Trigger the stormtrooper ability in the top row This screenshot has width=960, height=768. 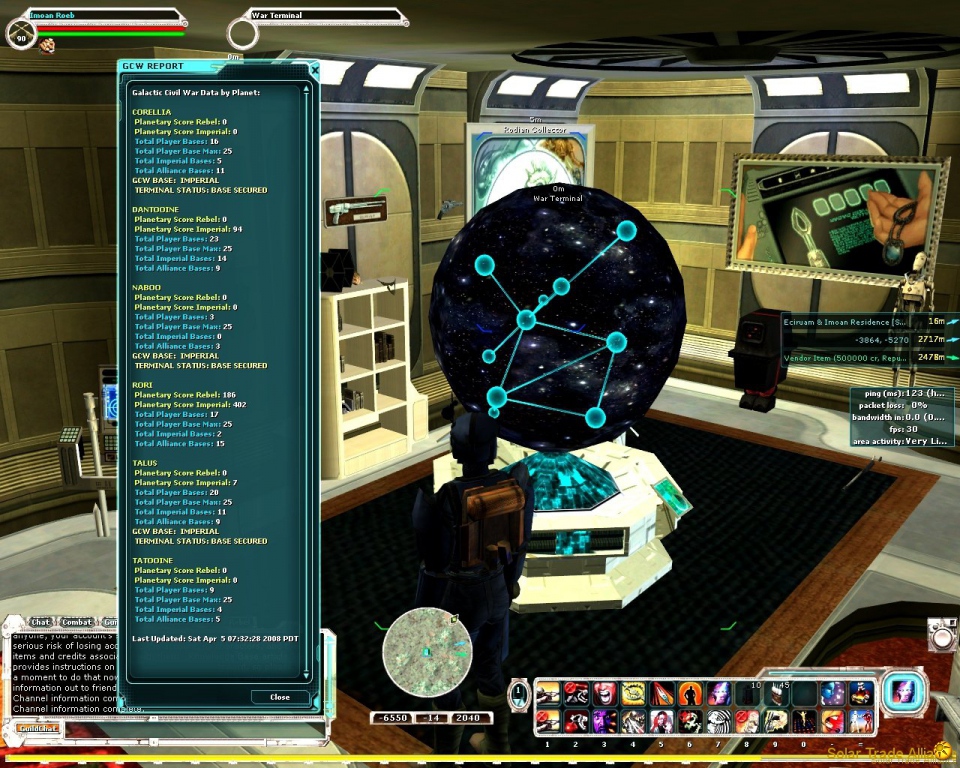862,693
